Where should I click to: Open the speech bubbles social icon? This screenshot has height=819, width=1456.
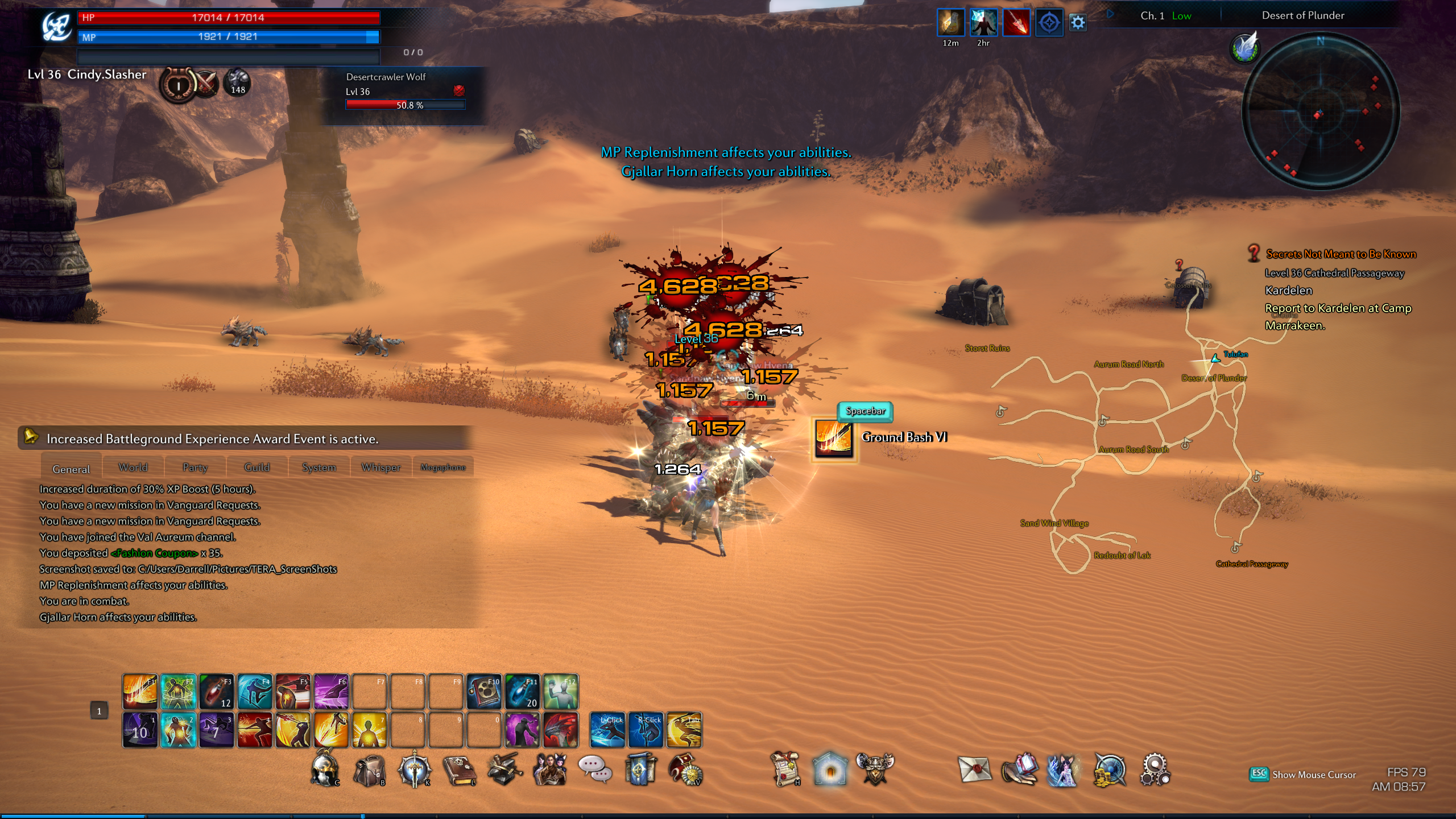coord(594,769)
